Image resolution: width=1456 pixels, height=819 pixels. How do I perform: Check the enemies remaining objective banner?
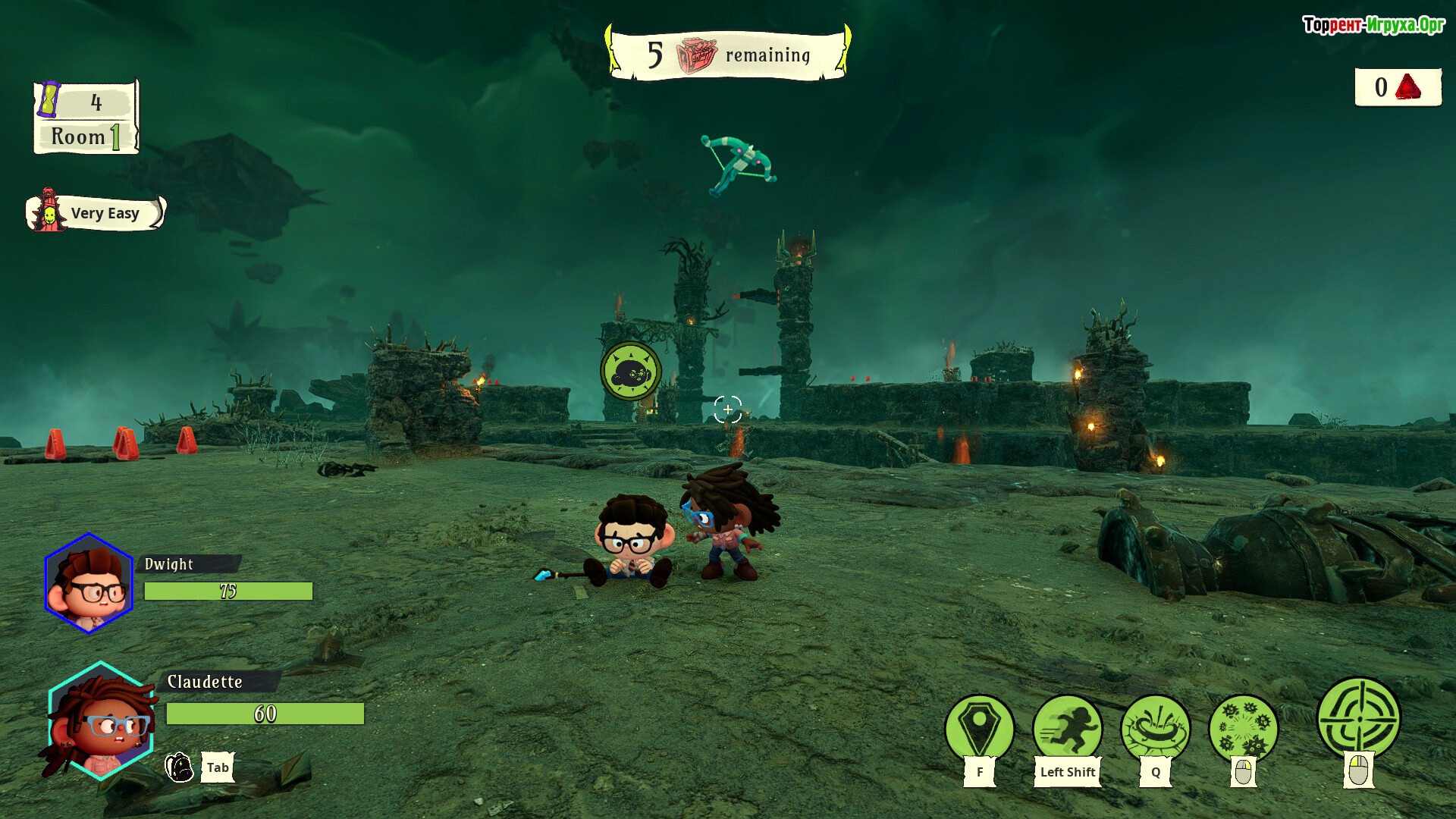[728, 55]
